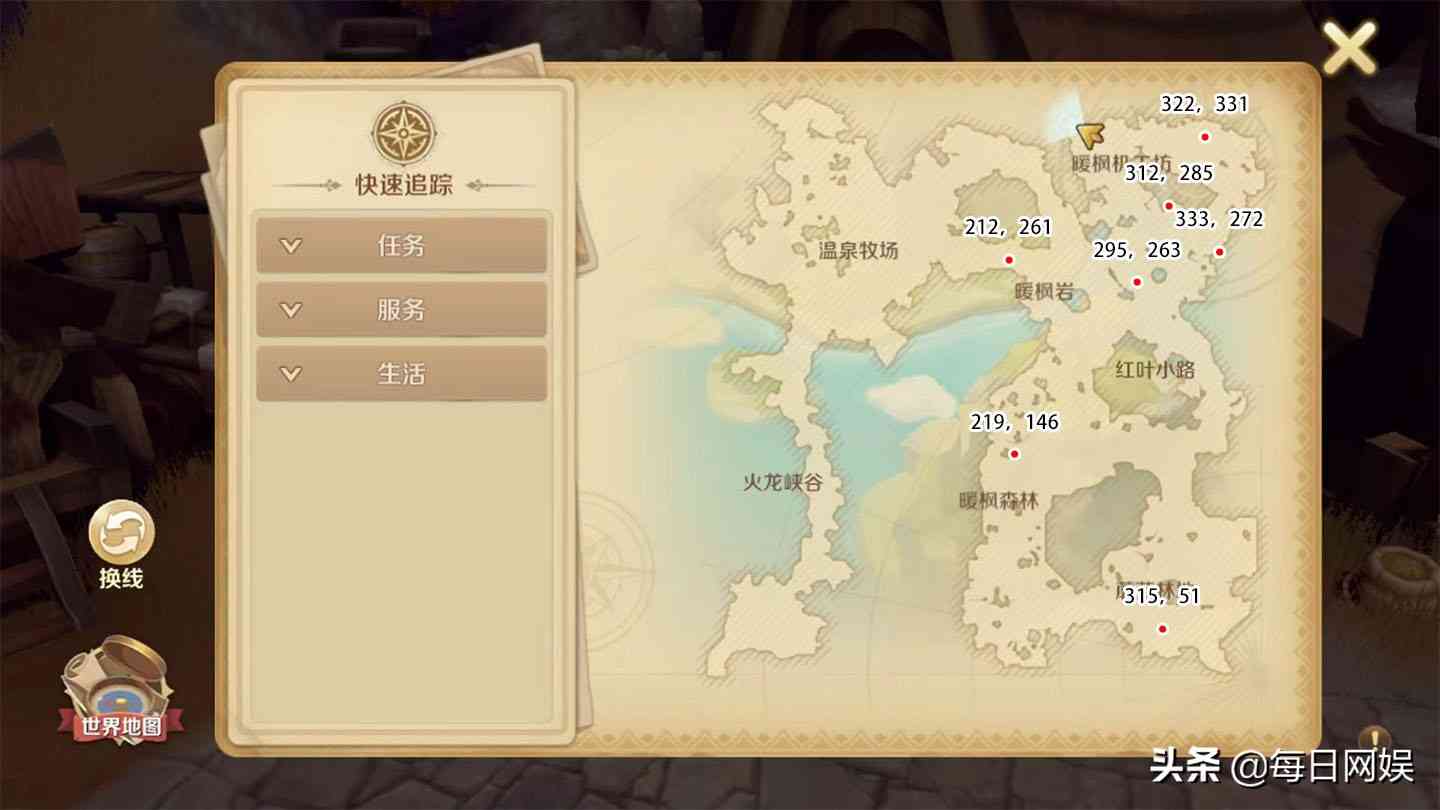The height and width of the screenshot is (810, 1440).
Task: Toggle the red marker labeled 219, 146
Action: (x=1016, y=453)
